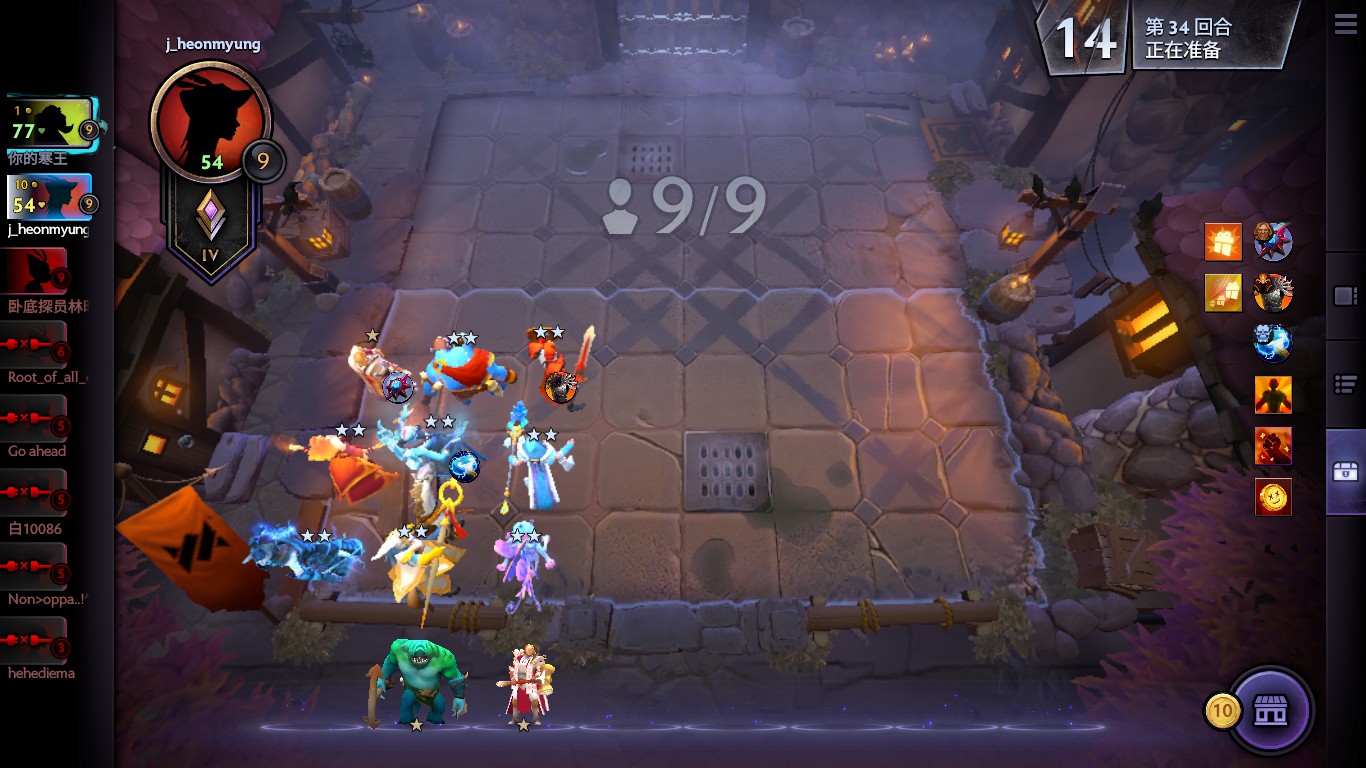Screen dimensions: 1366x768
Task: Open the hamburger menu in the top corner
Action: pyautogui.click(x=1345, y=23)
